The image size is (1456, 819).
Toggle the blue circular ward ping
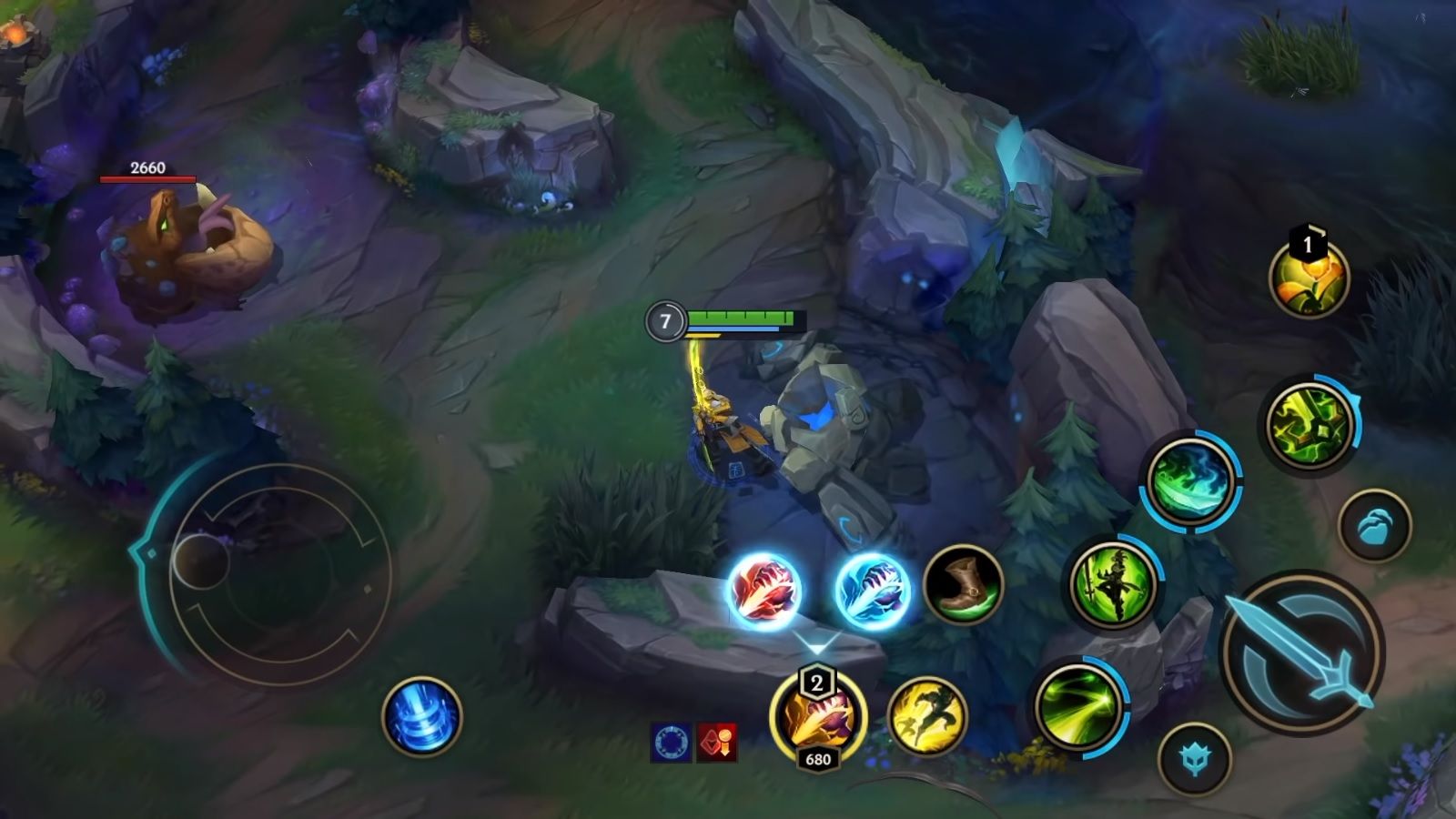click(671, 740)
